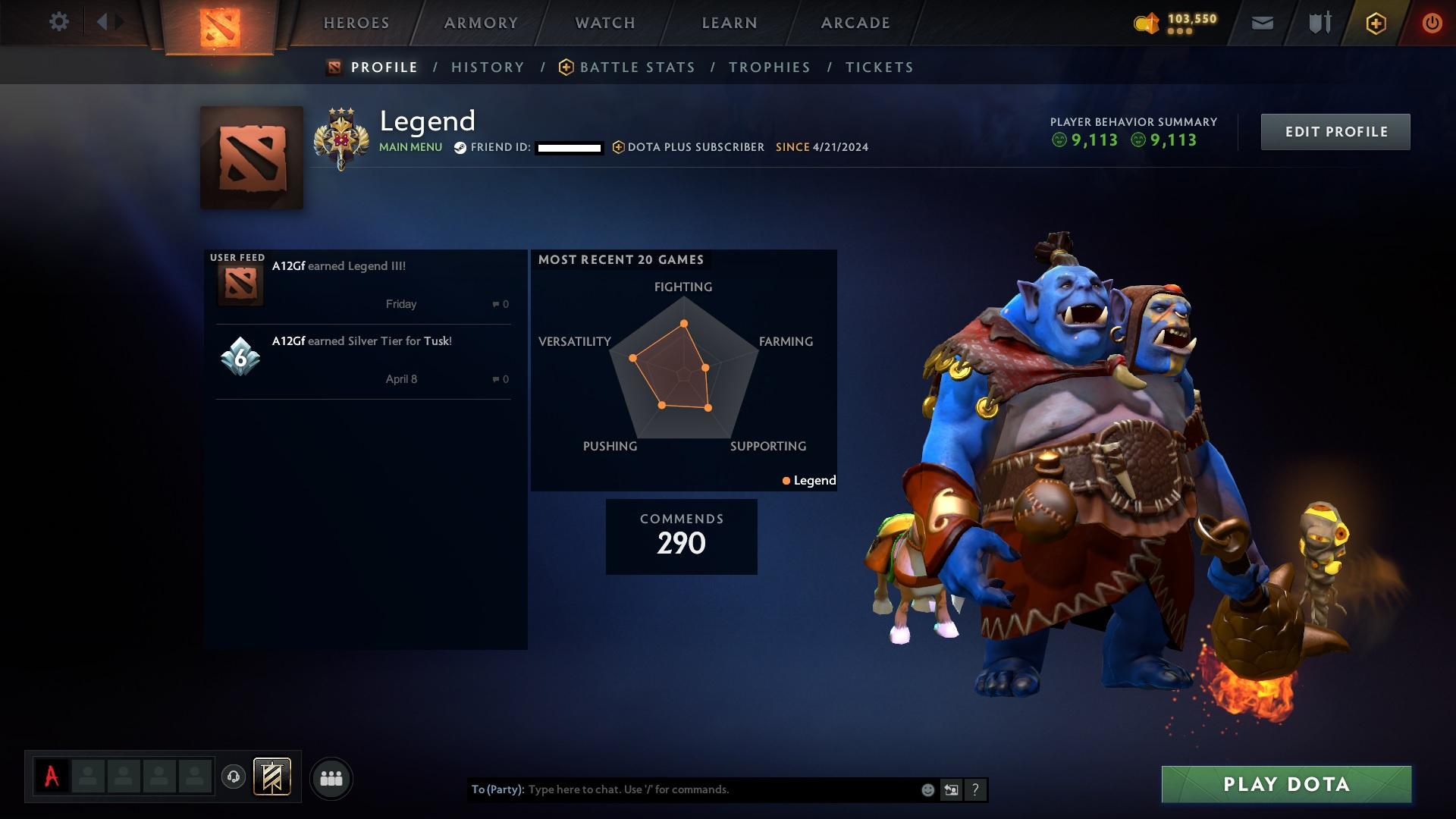This screenshot has width=1456, height=819.
Task: Open the friends list group icon
Action: (x=331, y=778)
